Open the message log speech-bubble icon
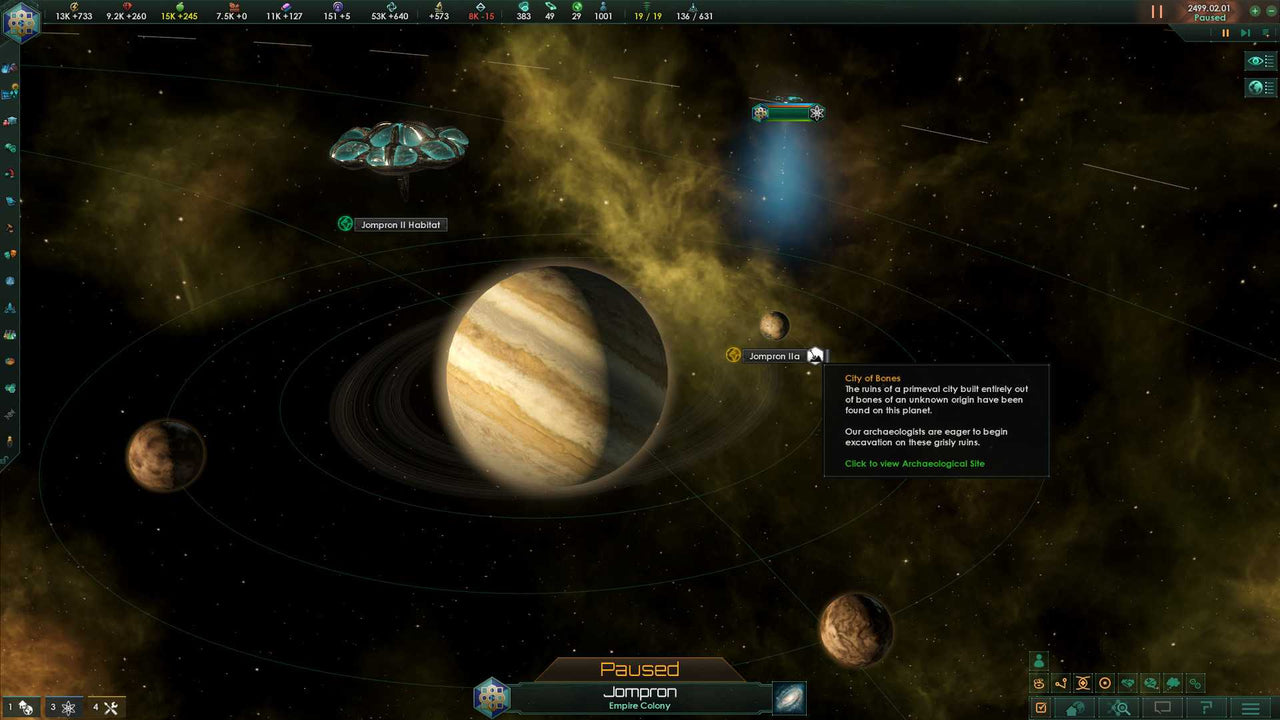The image size is (1280, 720). click(1163, 708)
